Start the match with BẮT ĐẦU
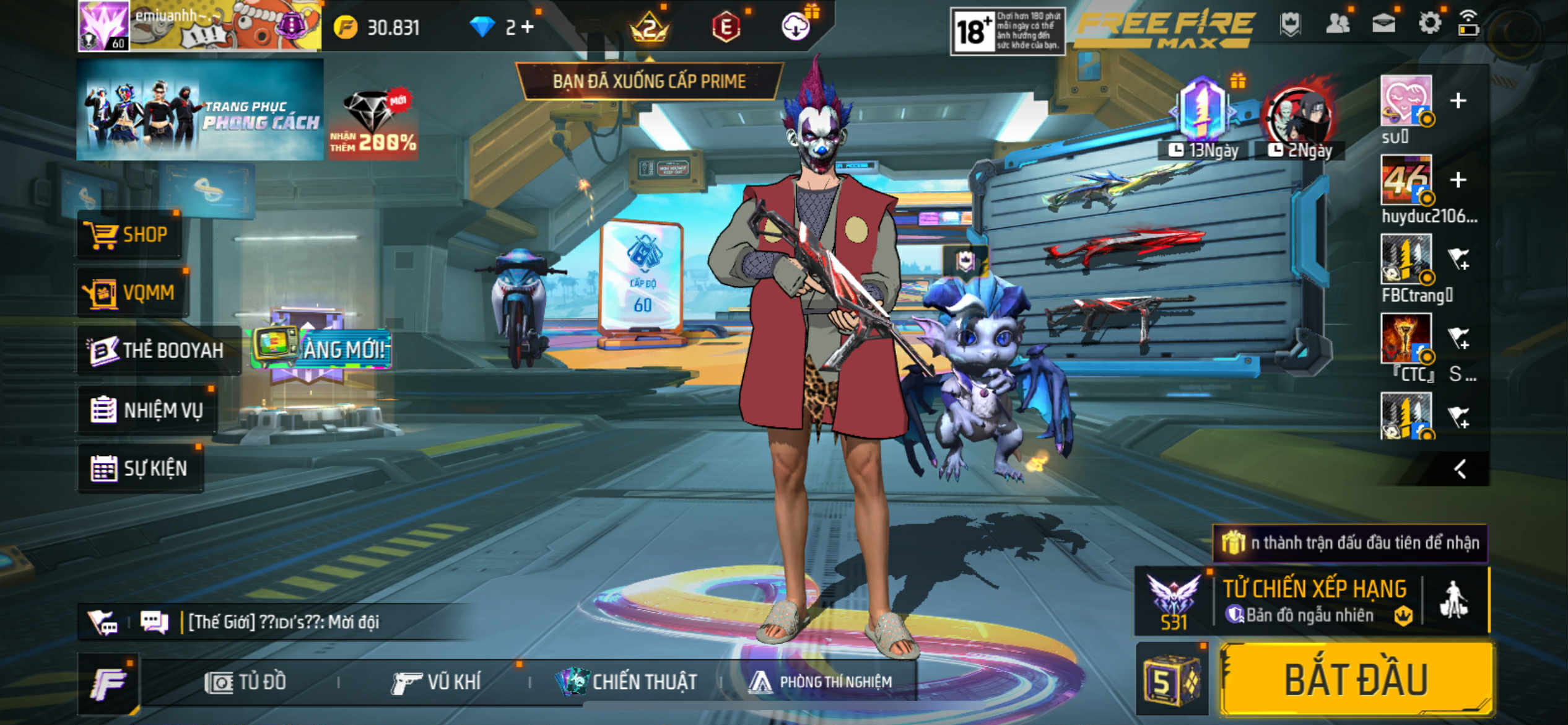Screen dimensions: 1568x725 pyautogui.click(x=1356, y=680)
